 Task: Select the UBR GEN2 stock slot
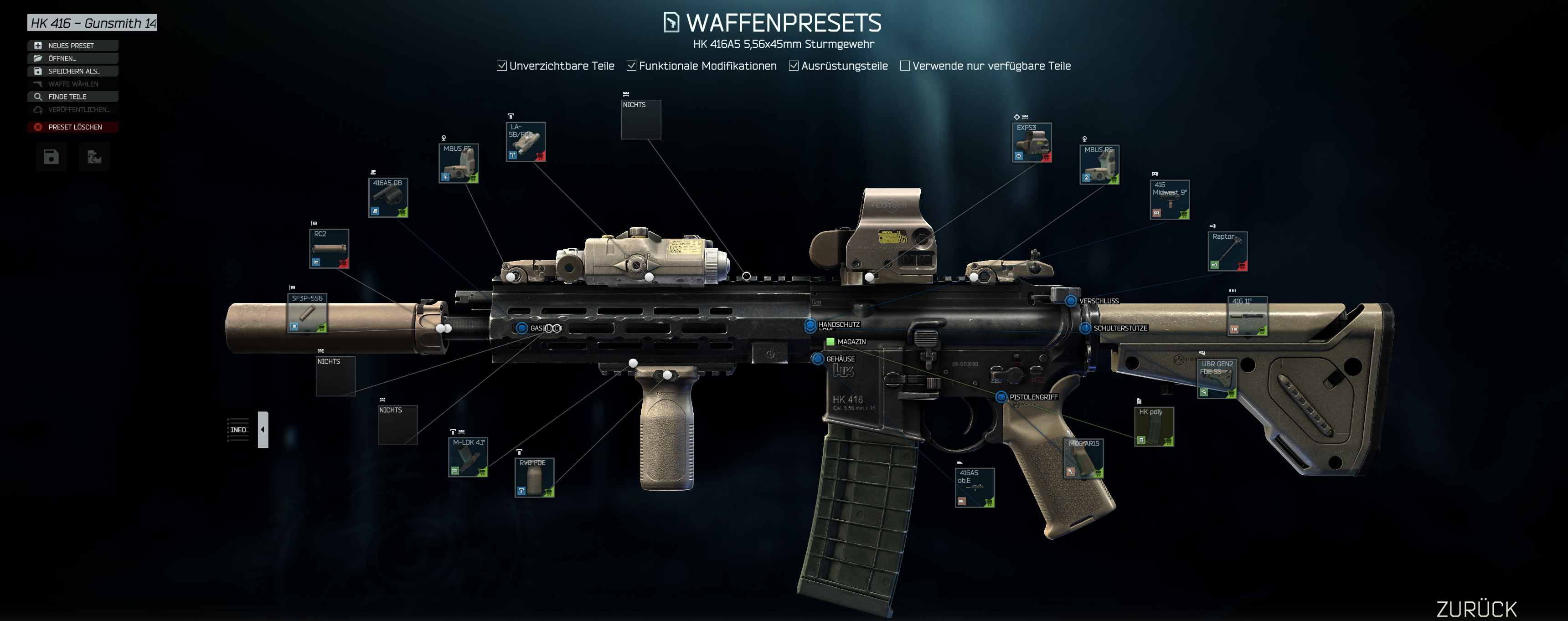pos(1217,379)
